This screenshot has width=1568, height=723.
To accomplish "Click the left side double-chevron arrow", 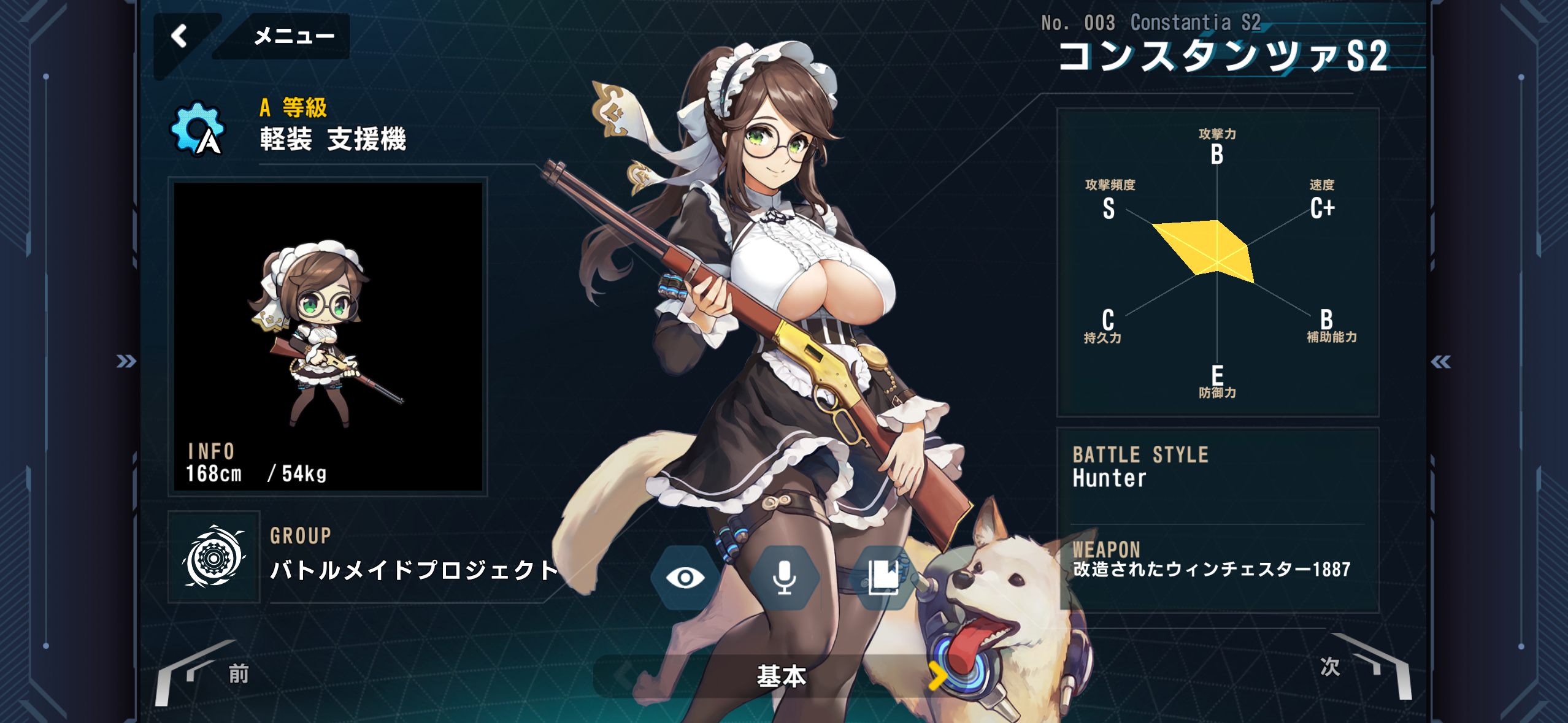I will pyautogui.click(x=126, y=361).
